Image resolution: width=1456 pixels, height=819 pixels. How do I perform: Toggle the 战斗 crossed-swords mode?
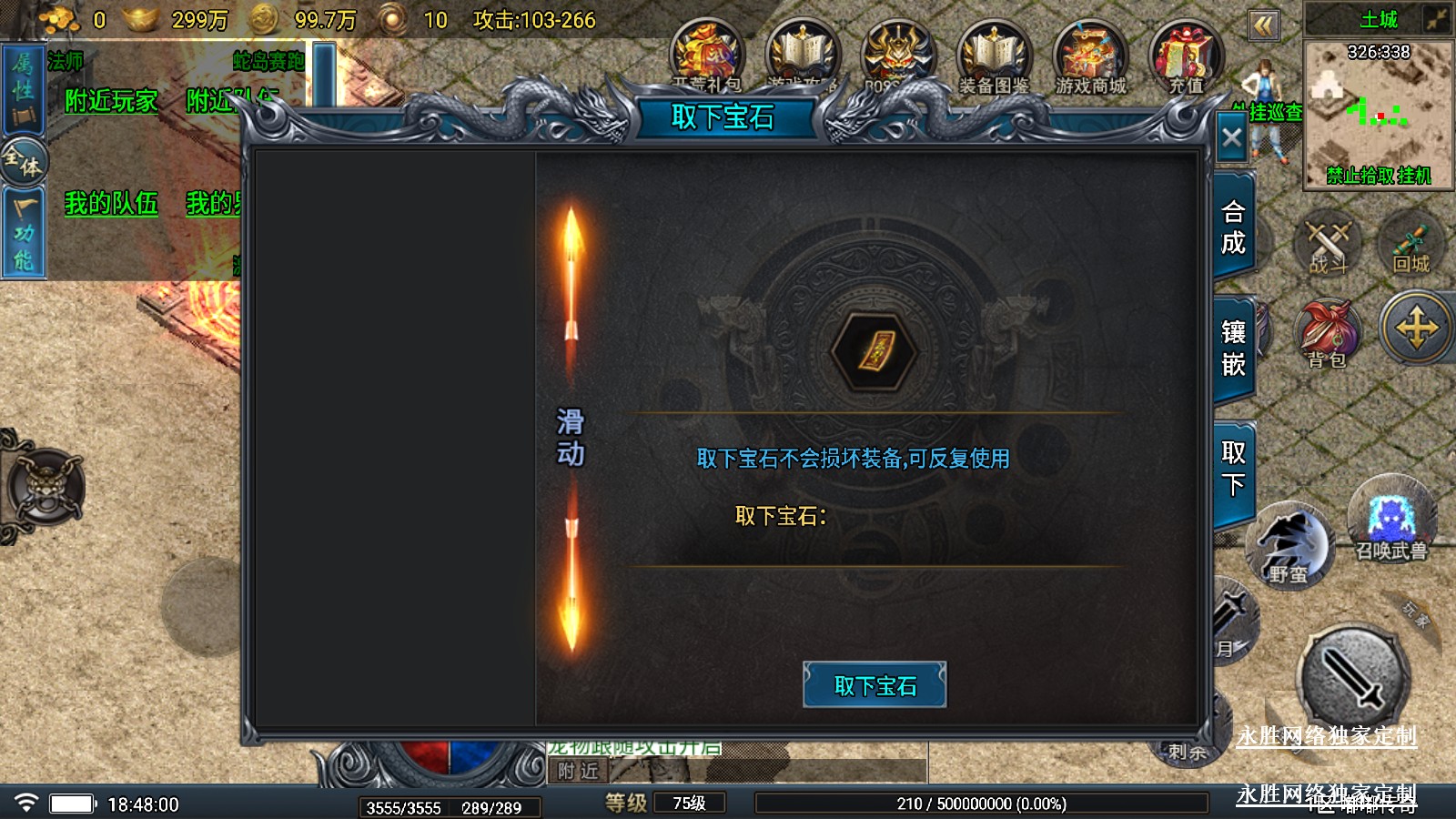tap(1328, 245)
